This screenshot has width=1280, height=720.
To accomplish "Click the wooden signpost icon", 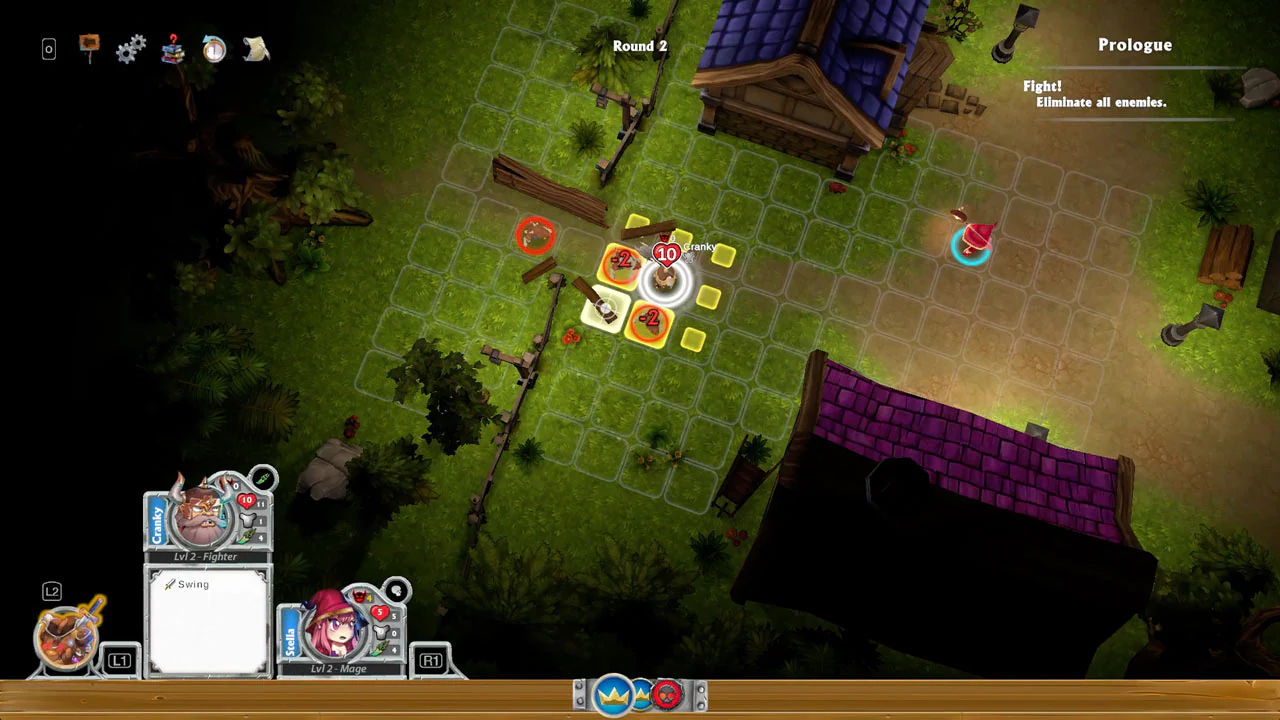I will (88, 45).
